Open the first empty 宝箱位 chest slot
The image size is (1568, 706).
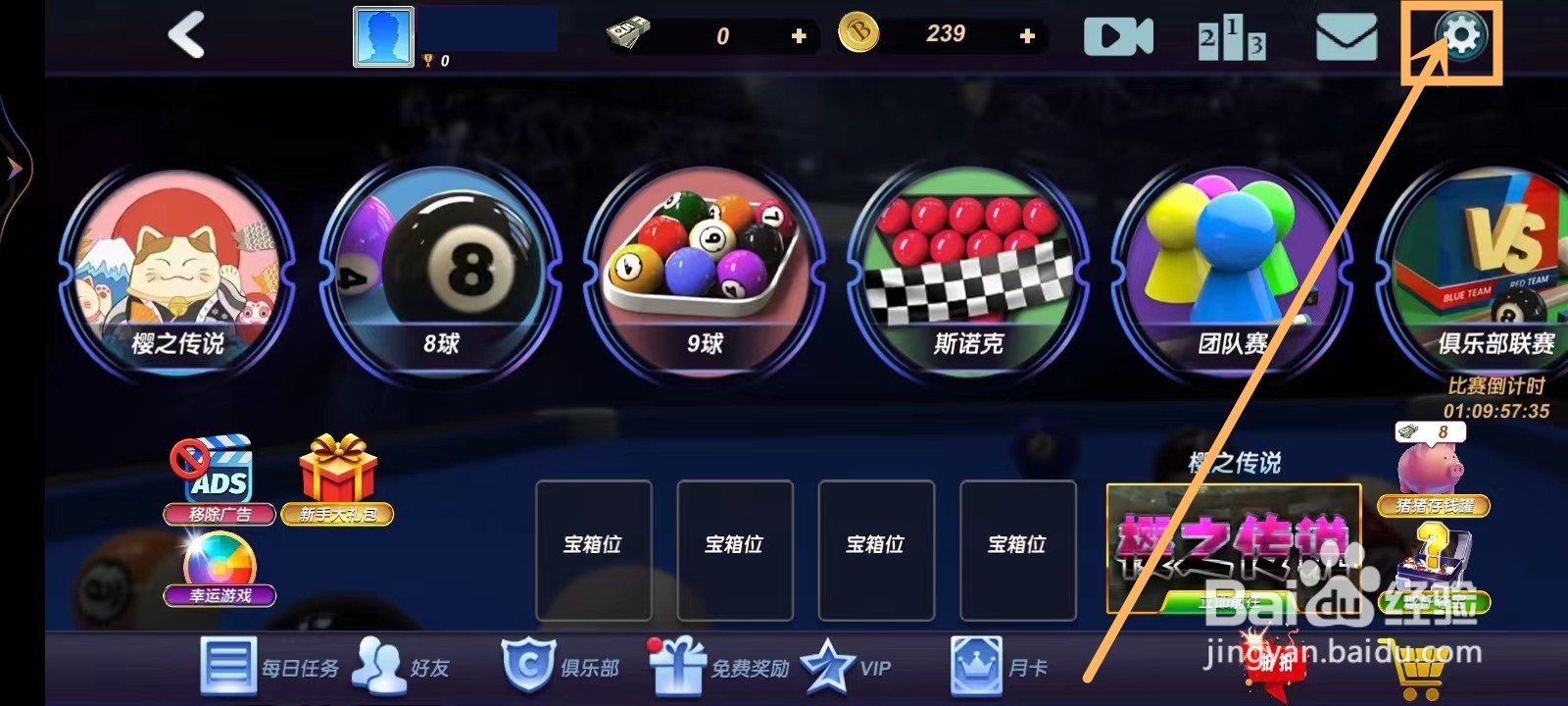click(x=593, y=549)
